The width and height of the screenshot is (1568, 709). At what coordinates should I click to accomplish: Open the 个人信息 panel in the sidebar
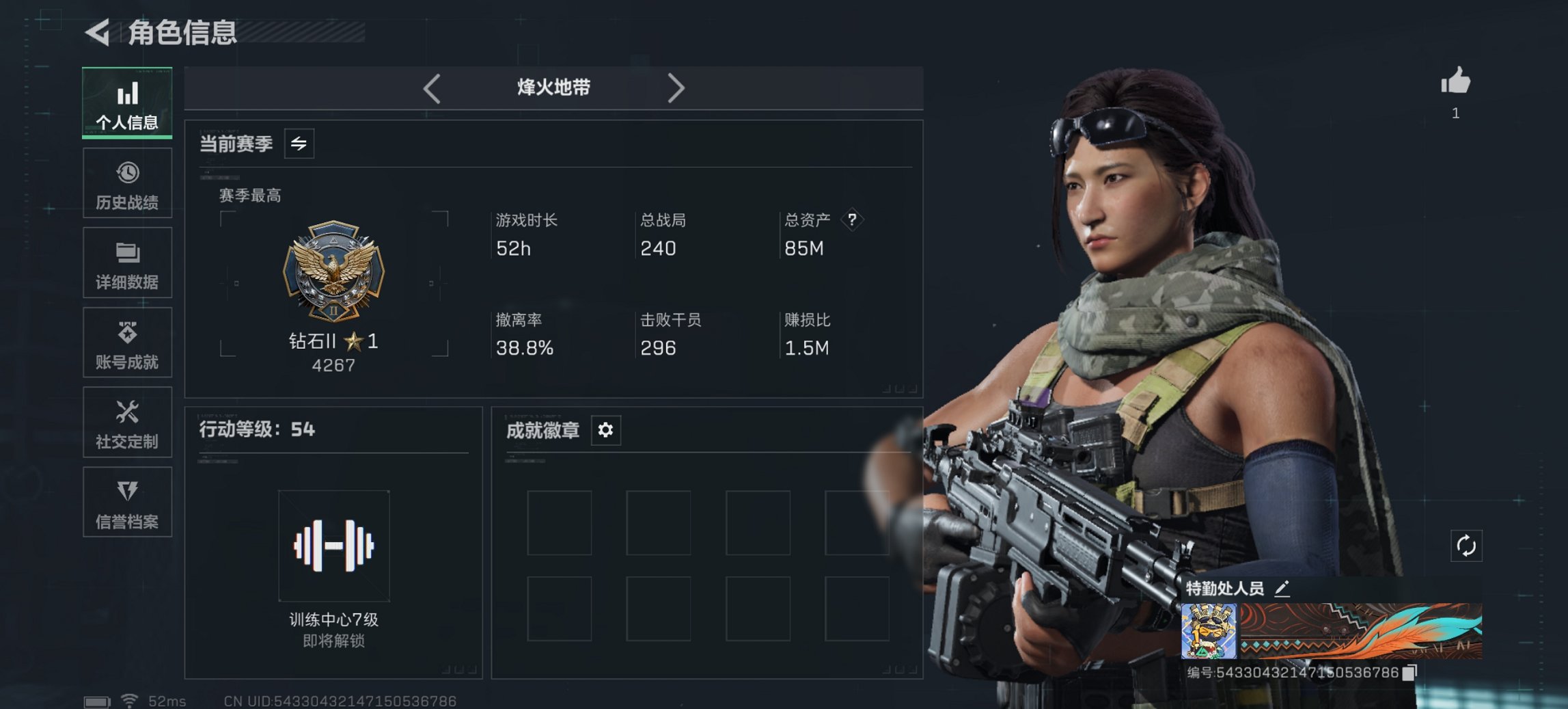tap(127, 103)
